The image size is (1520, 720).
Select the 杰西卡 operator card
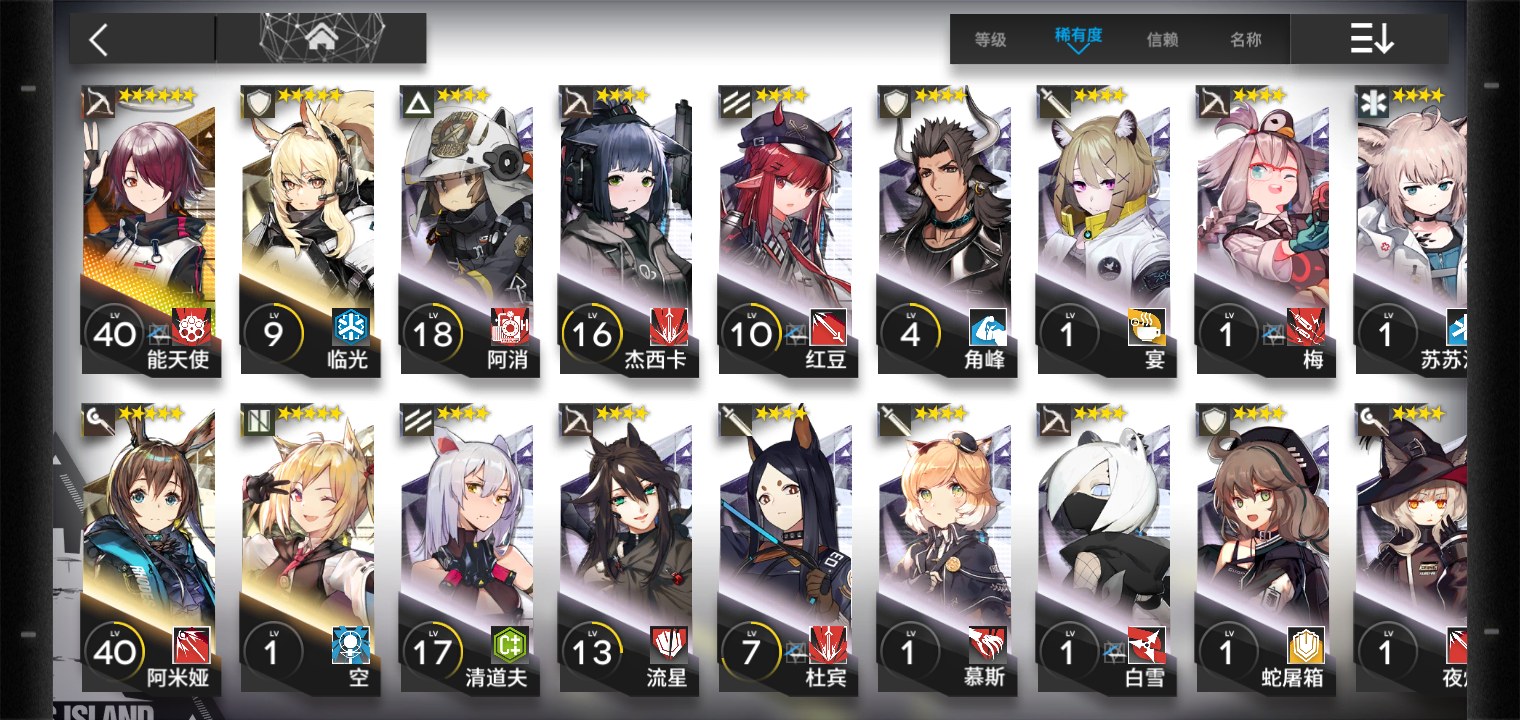627,230
